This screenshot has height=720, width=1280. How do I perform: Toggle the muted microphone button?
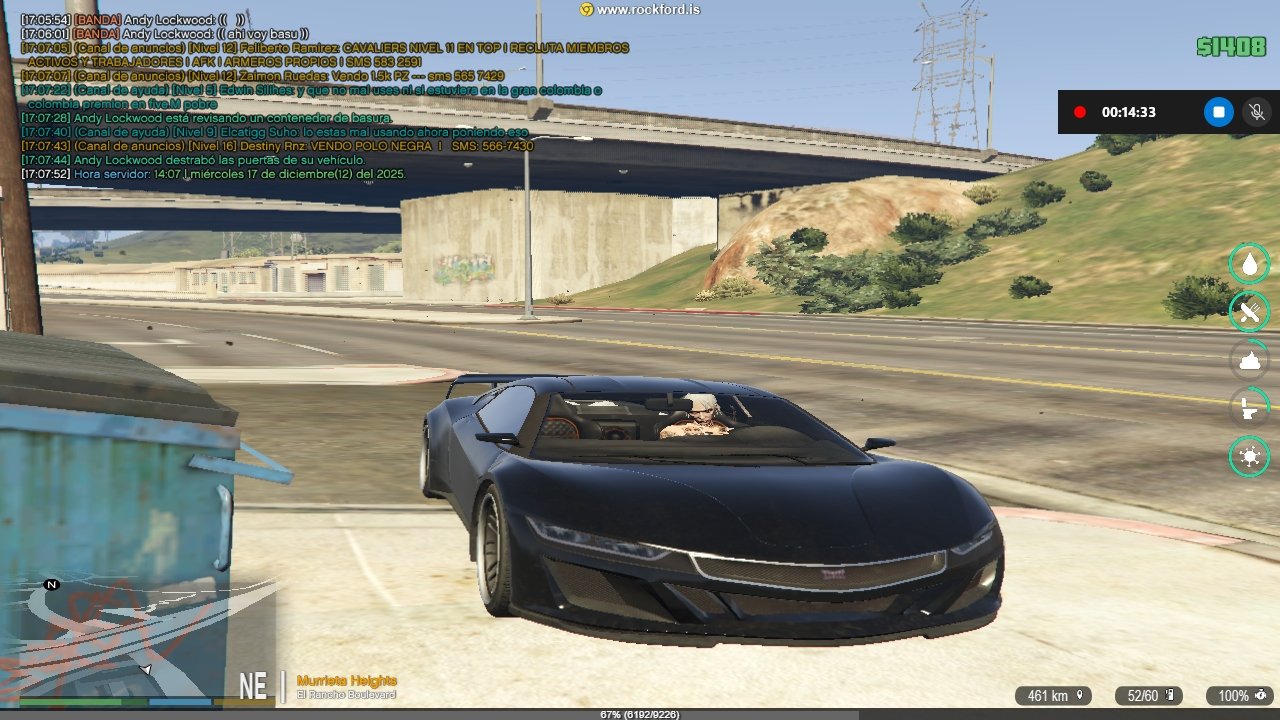1256,112
